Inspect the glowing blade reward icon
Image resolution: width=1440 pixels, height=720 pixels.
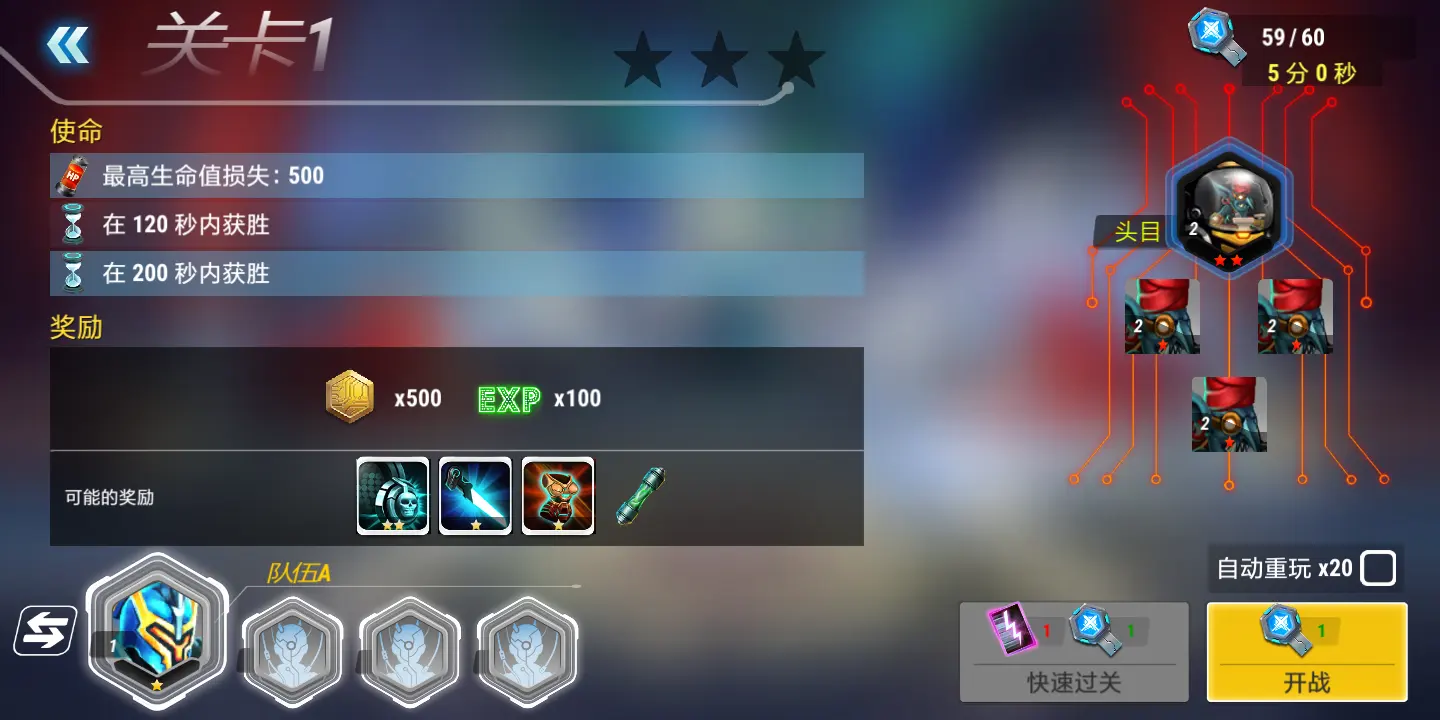pos(475,496)
